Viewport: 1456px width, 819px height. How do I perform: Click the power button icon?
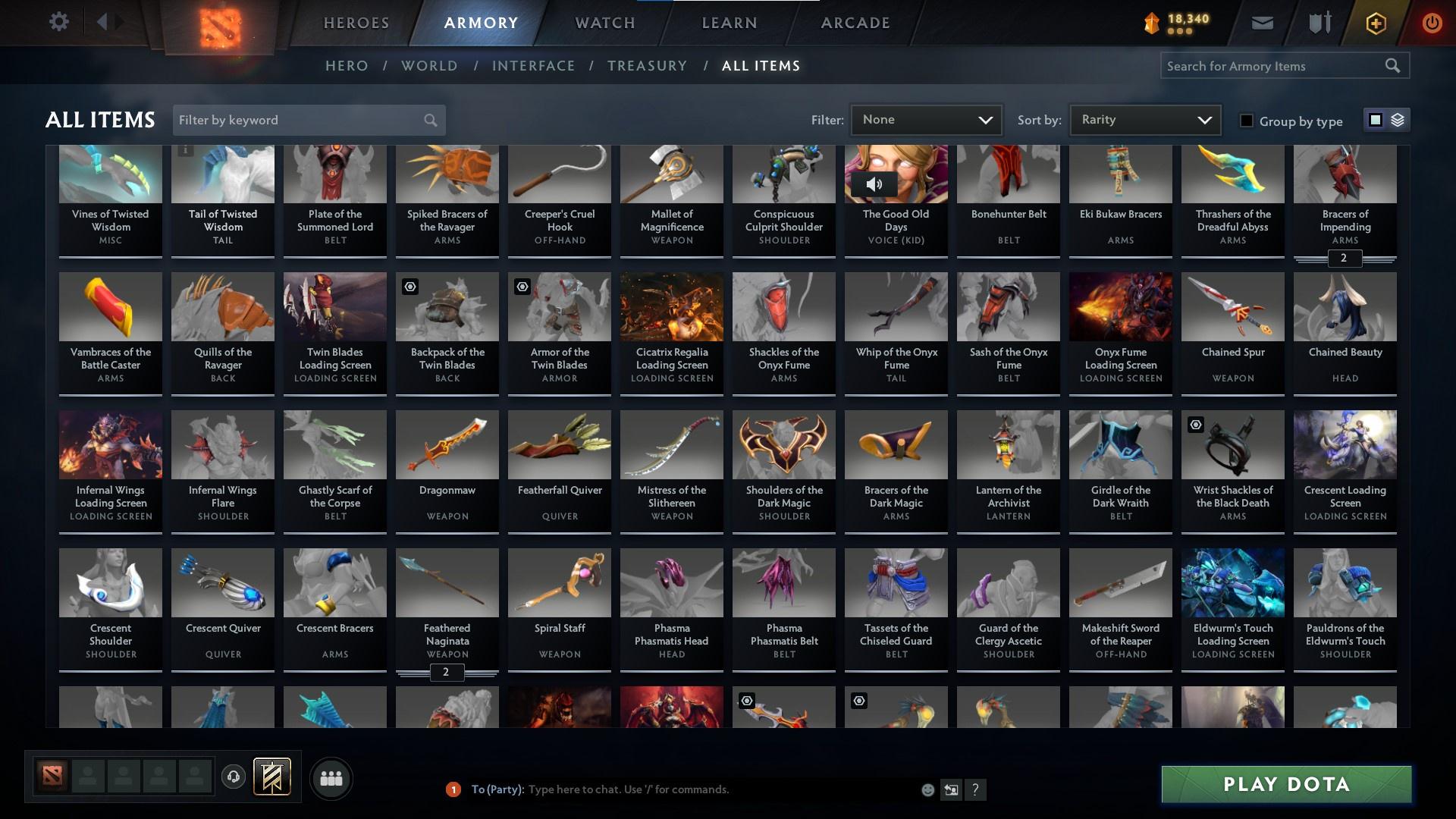[x=1431, y=23]
